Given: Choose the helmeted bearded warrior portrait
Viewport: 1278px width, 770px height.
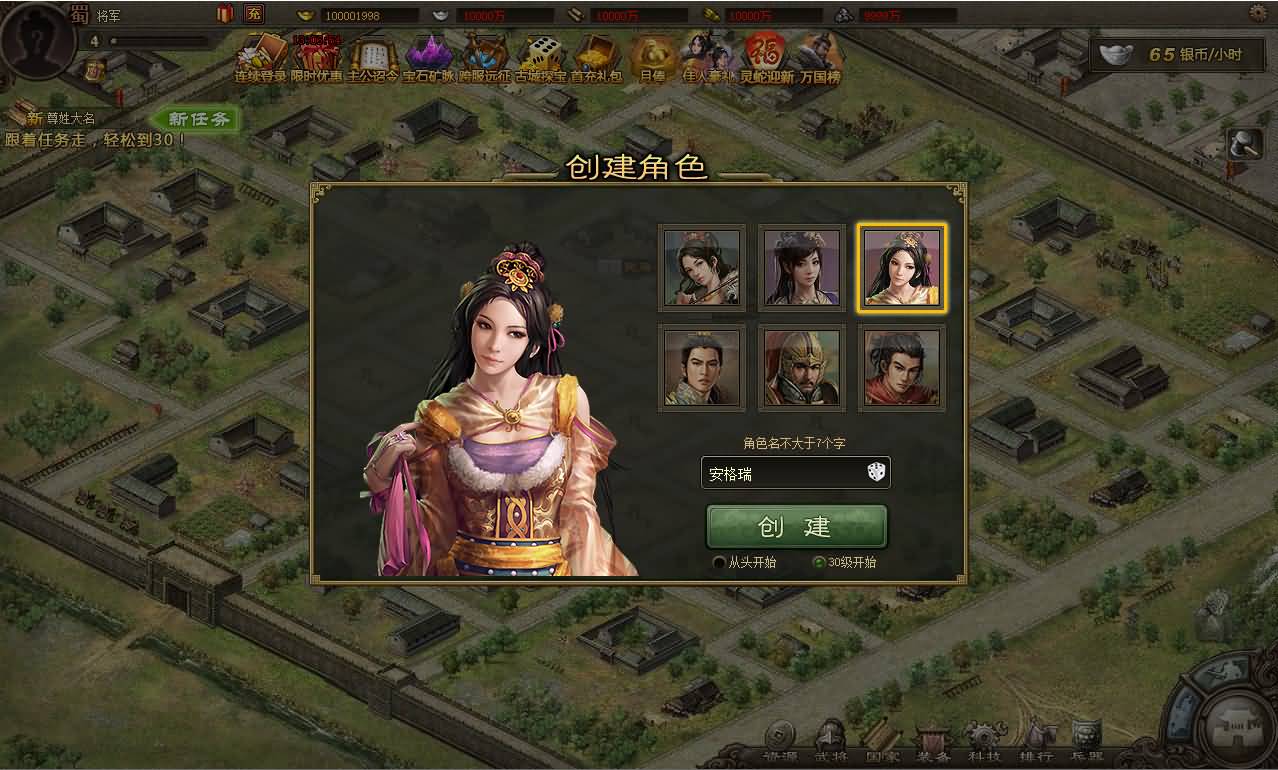Looking at the screenshot, I should 802,368.
